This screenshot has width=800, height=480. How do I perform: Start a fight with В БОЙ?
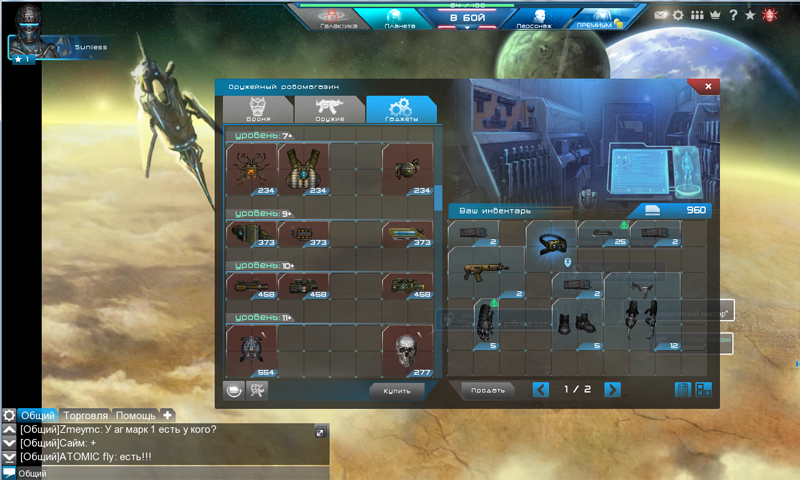[466, 18]
